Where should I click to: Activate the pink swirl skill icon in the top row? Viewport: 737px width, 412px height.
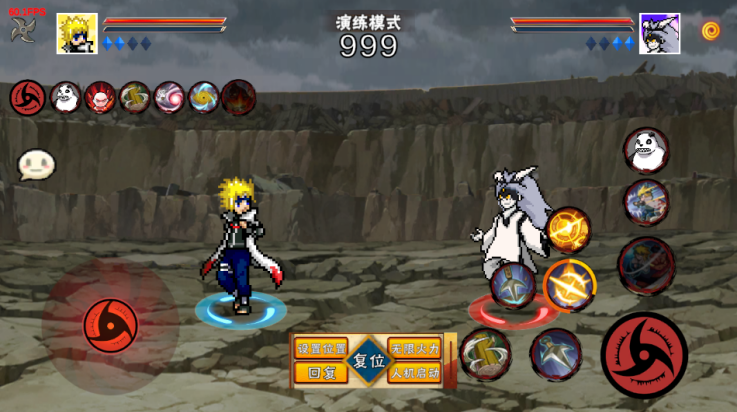point(168,97)
